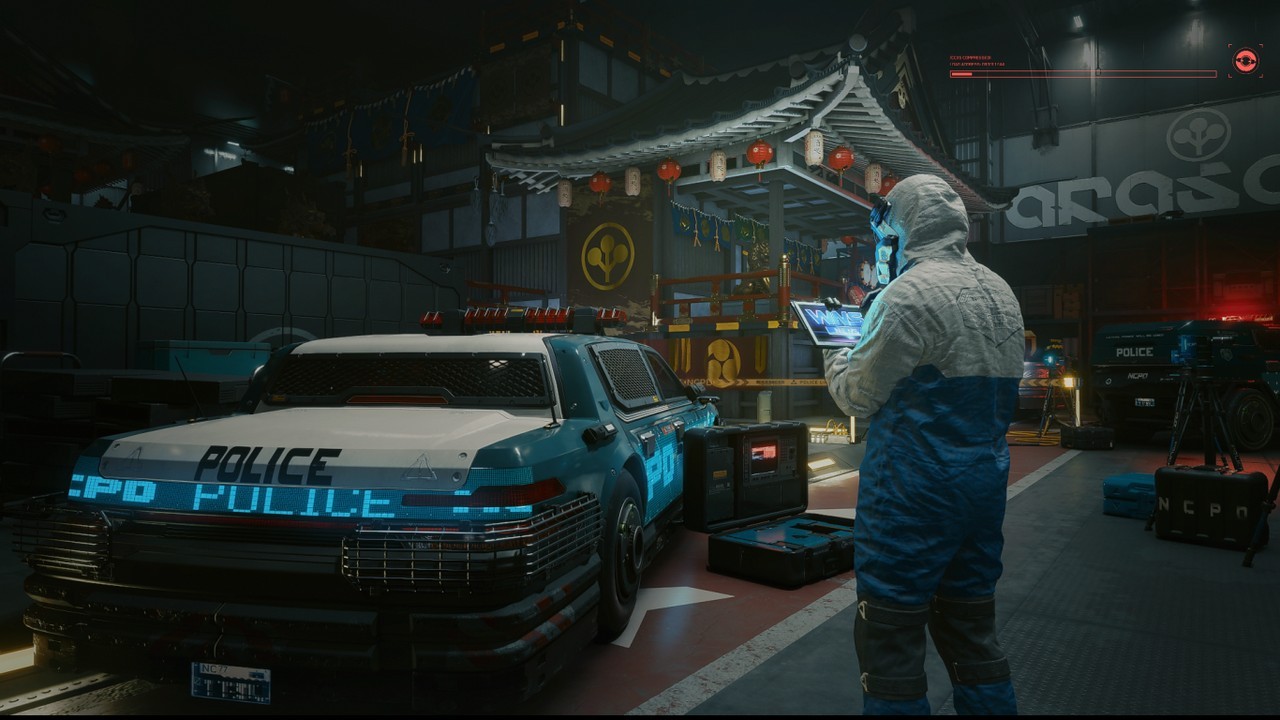Click the POLICE text on the armored van
Viewport: 1280px width, 720px height.
point(1136,352)
